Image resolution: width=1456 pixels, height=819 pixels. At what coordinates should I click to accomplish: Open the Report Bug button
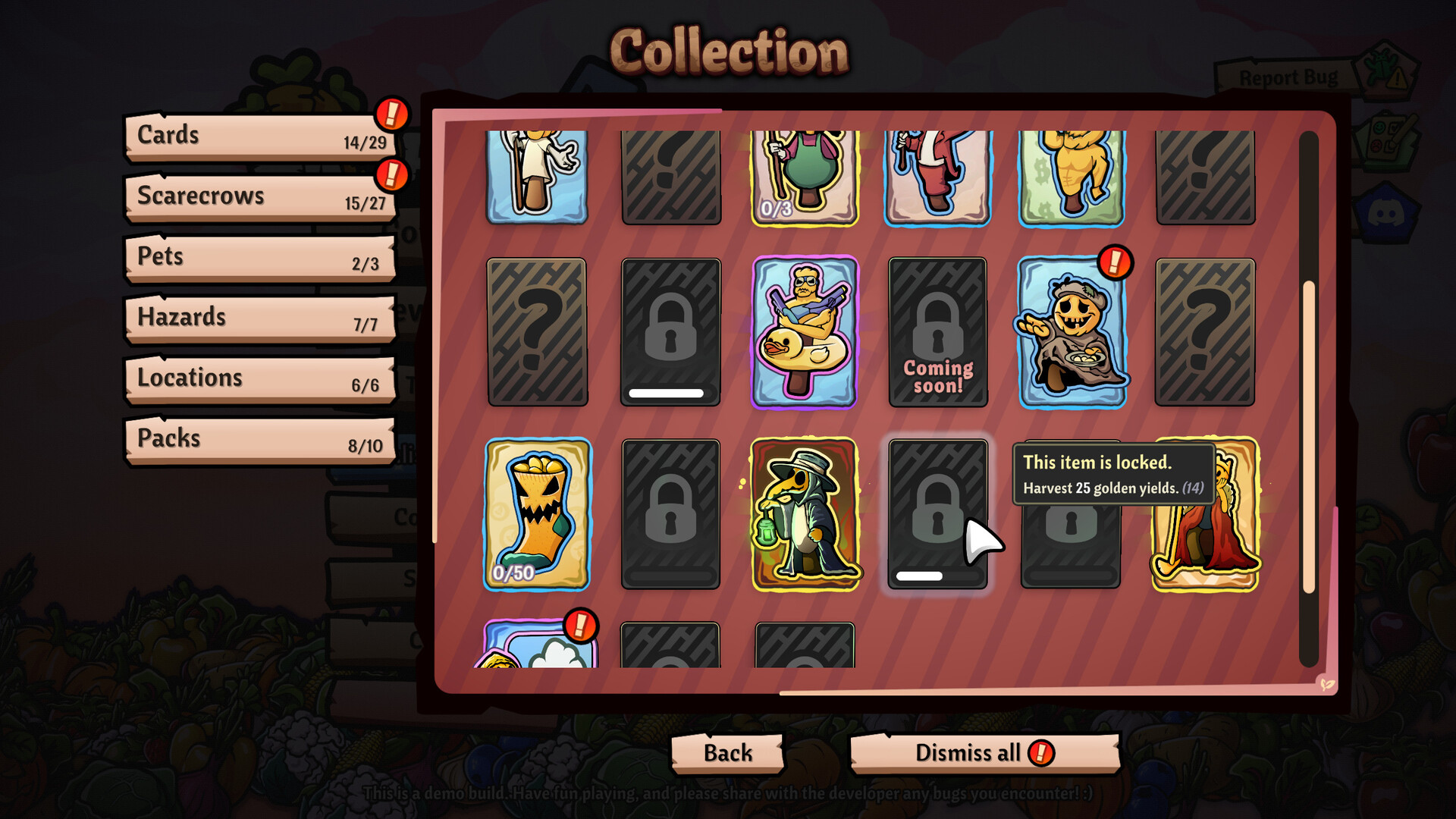(x=1288, y=77)
